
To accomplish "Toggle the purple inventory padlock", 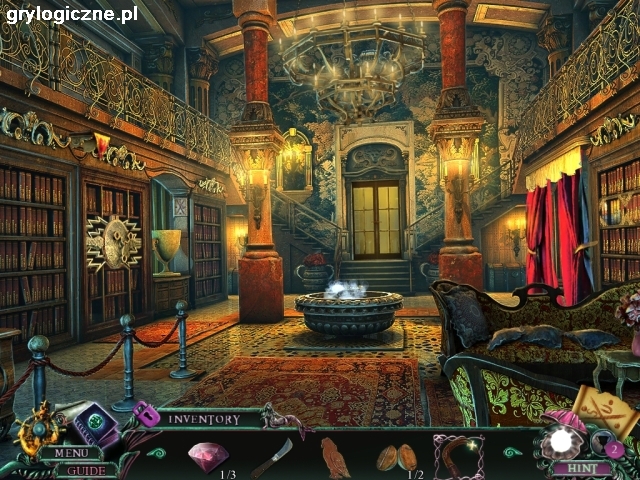I will pos(146,413).
